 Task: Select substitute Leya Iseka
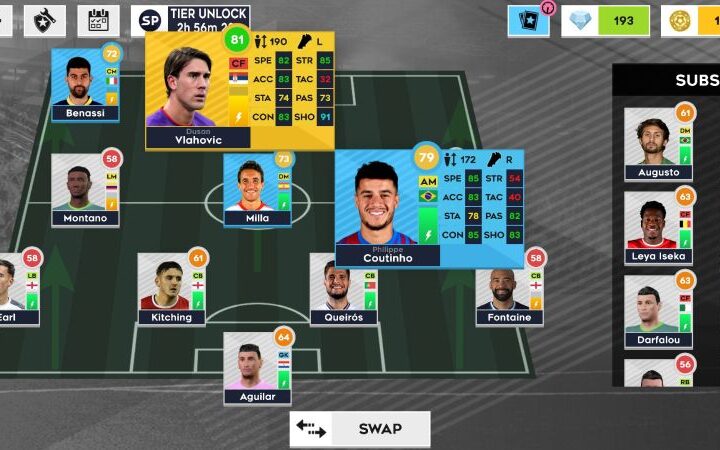point(658,226)
